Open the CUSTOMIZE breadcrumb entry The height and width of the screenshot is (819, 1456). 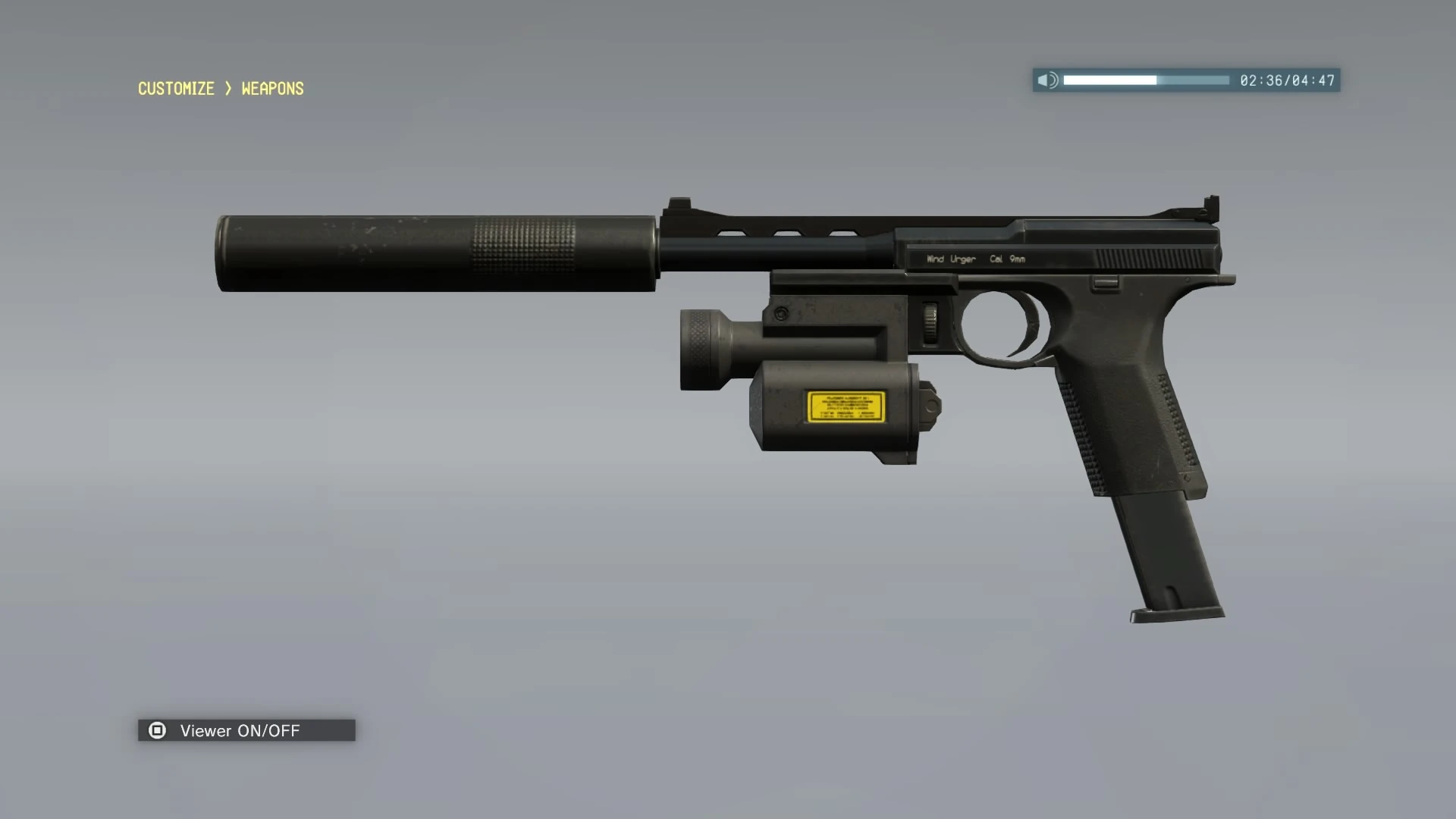(x=175, y=89)
